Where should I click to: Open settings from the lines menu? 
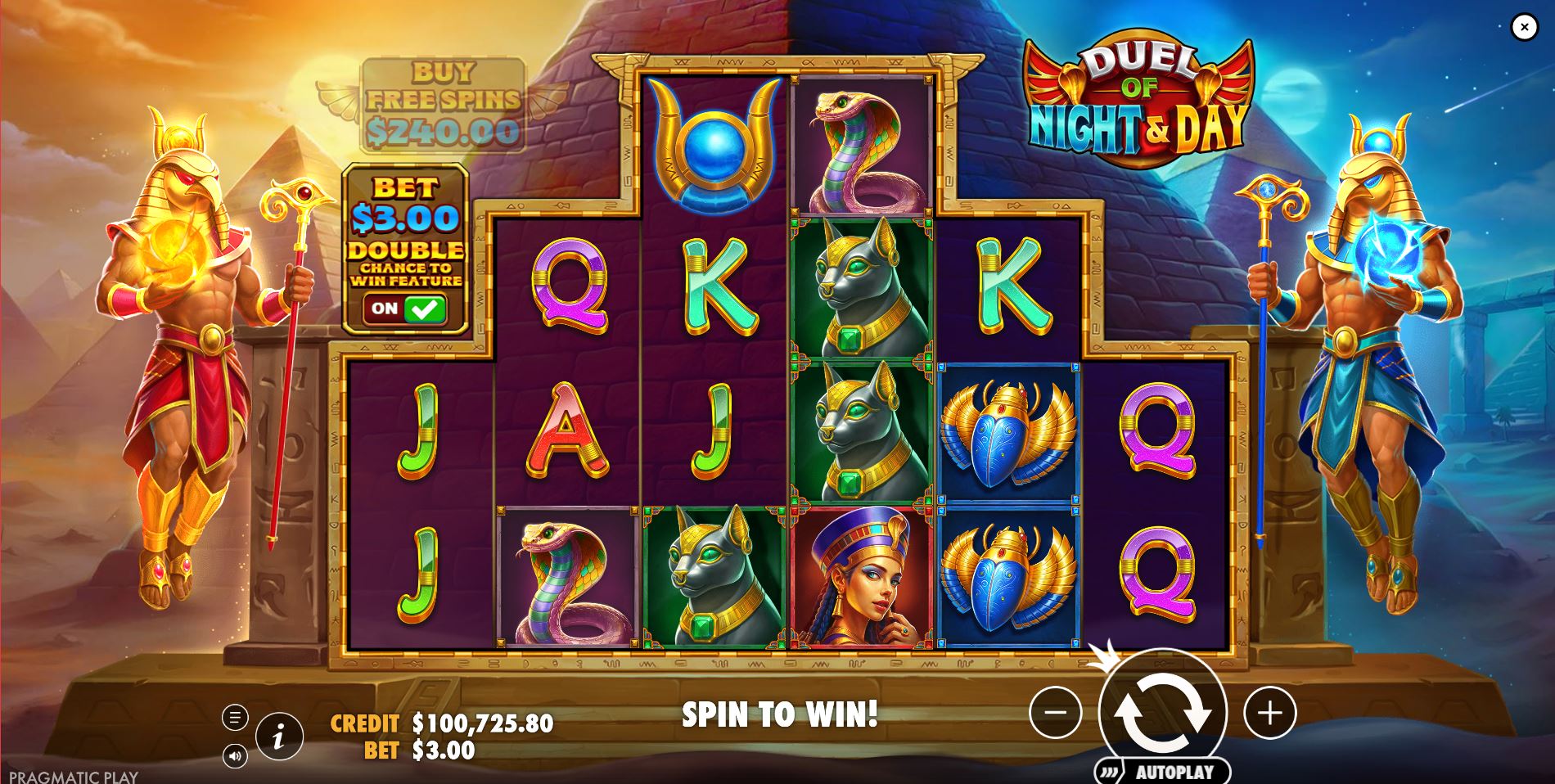click(235, 715)
